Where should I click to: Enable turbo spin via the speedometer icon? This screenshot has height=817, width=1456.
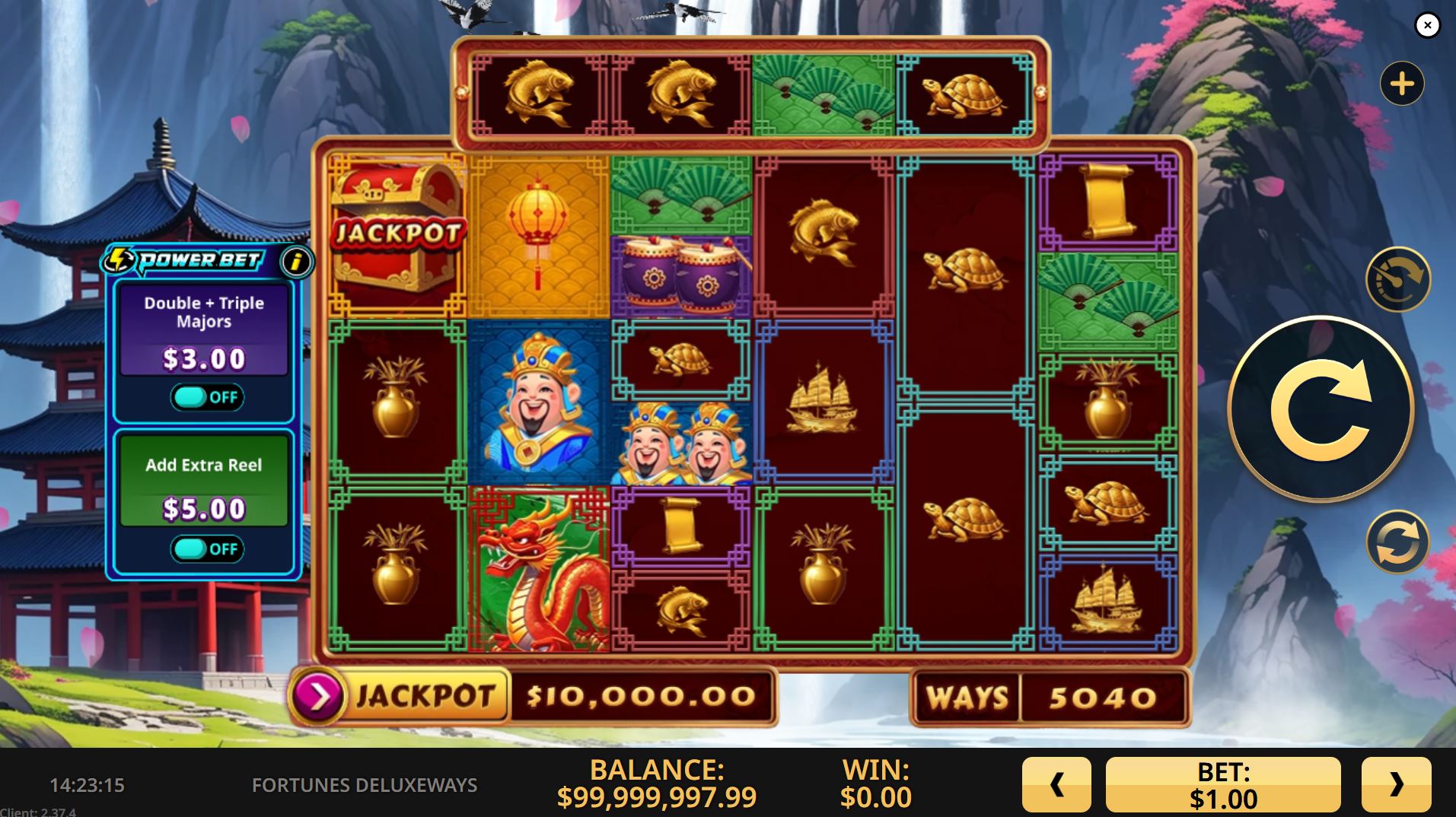[x=1397, y=279]
